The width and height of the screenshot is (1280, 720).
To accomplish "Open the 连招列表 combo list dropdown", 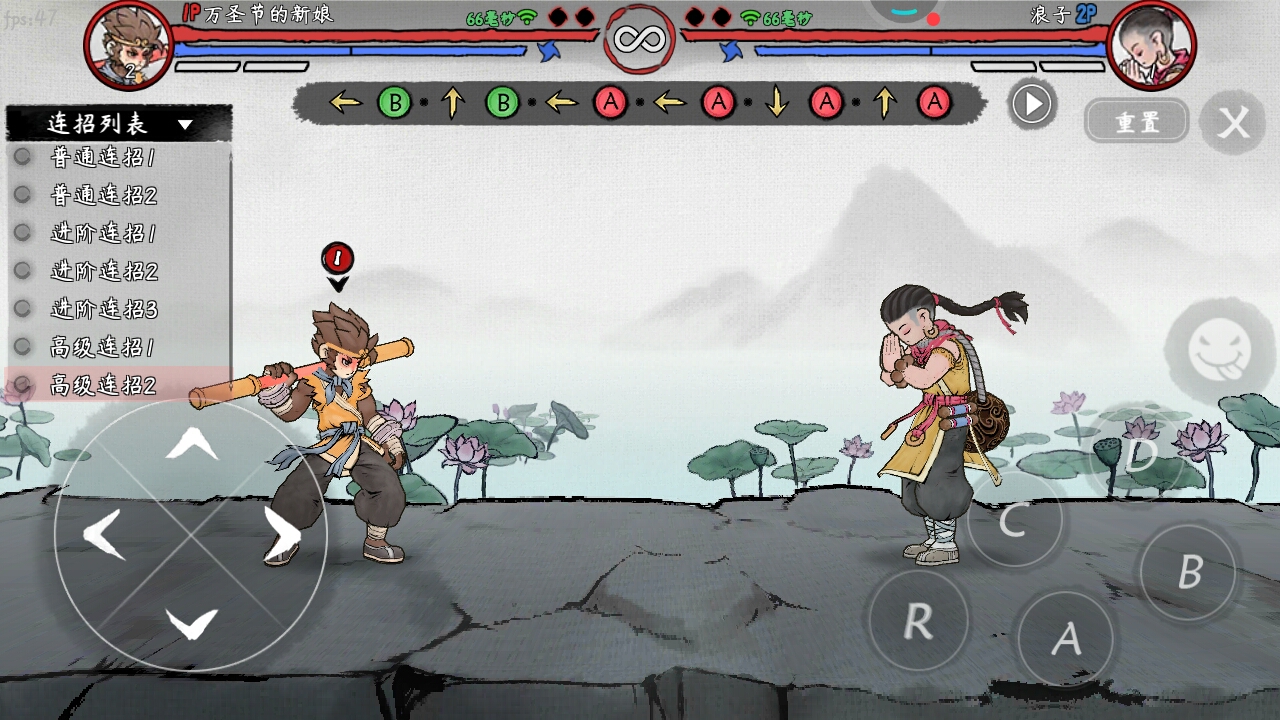I will click(119, 124).
